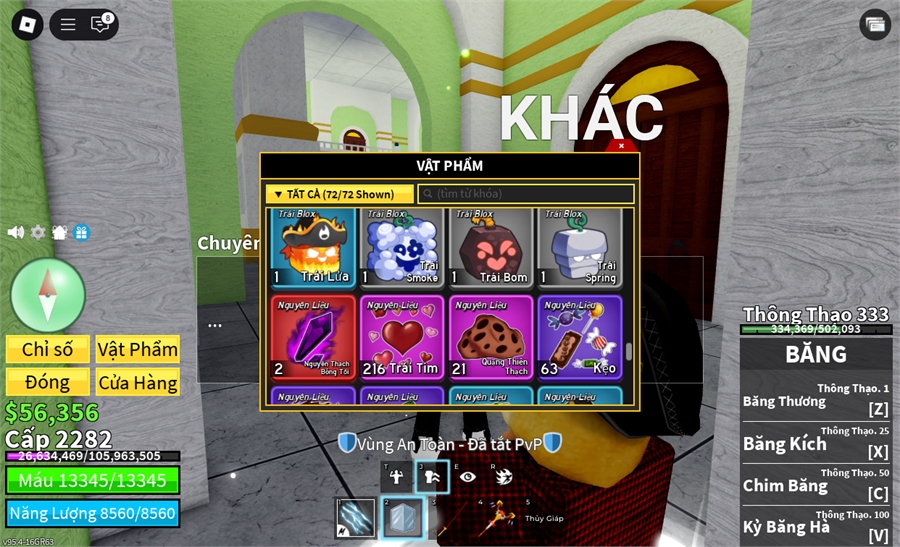Select the Kẹo candy material slot
Image resolution: width=900 pixels, height=547 pixels.
[x=580, y=337]
